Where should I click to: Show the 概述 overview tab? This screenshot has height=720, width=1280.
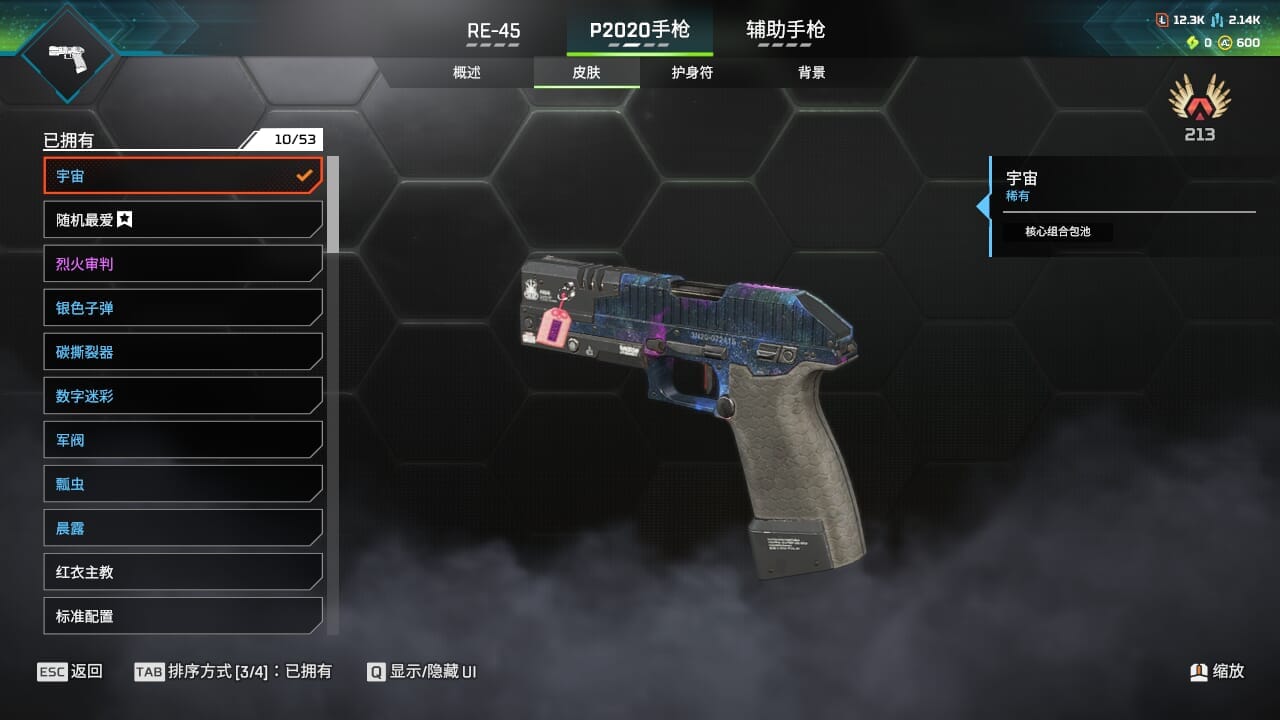pyautogui.click(x=467, y=73)
